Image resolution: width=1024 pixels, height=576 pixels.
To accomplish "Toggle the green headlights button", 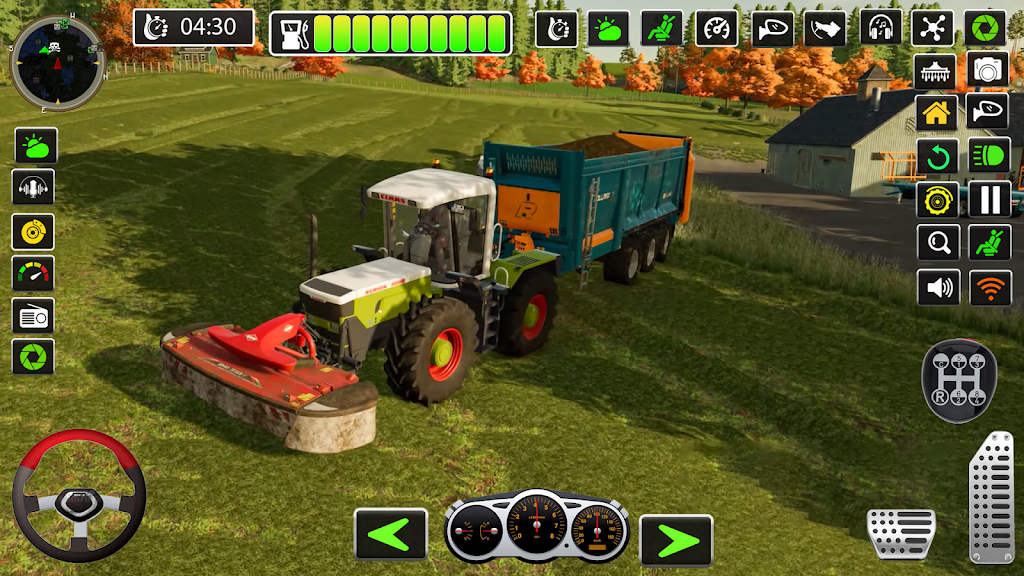I will point(989,156).
